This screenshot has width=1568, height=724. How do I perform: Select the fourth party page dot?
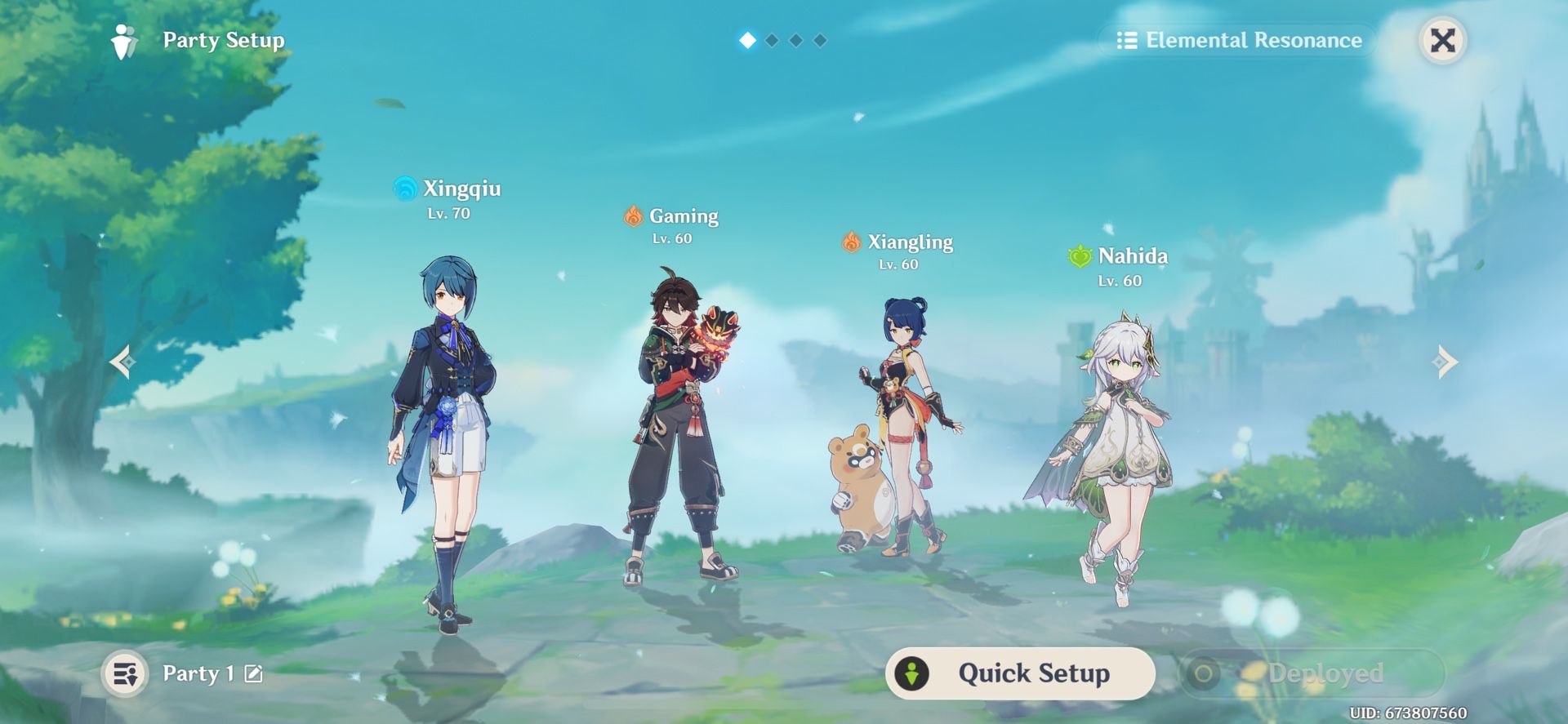[820, 41]
